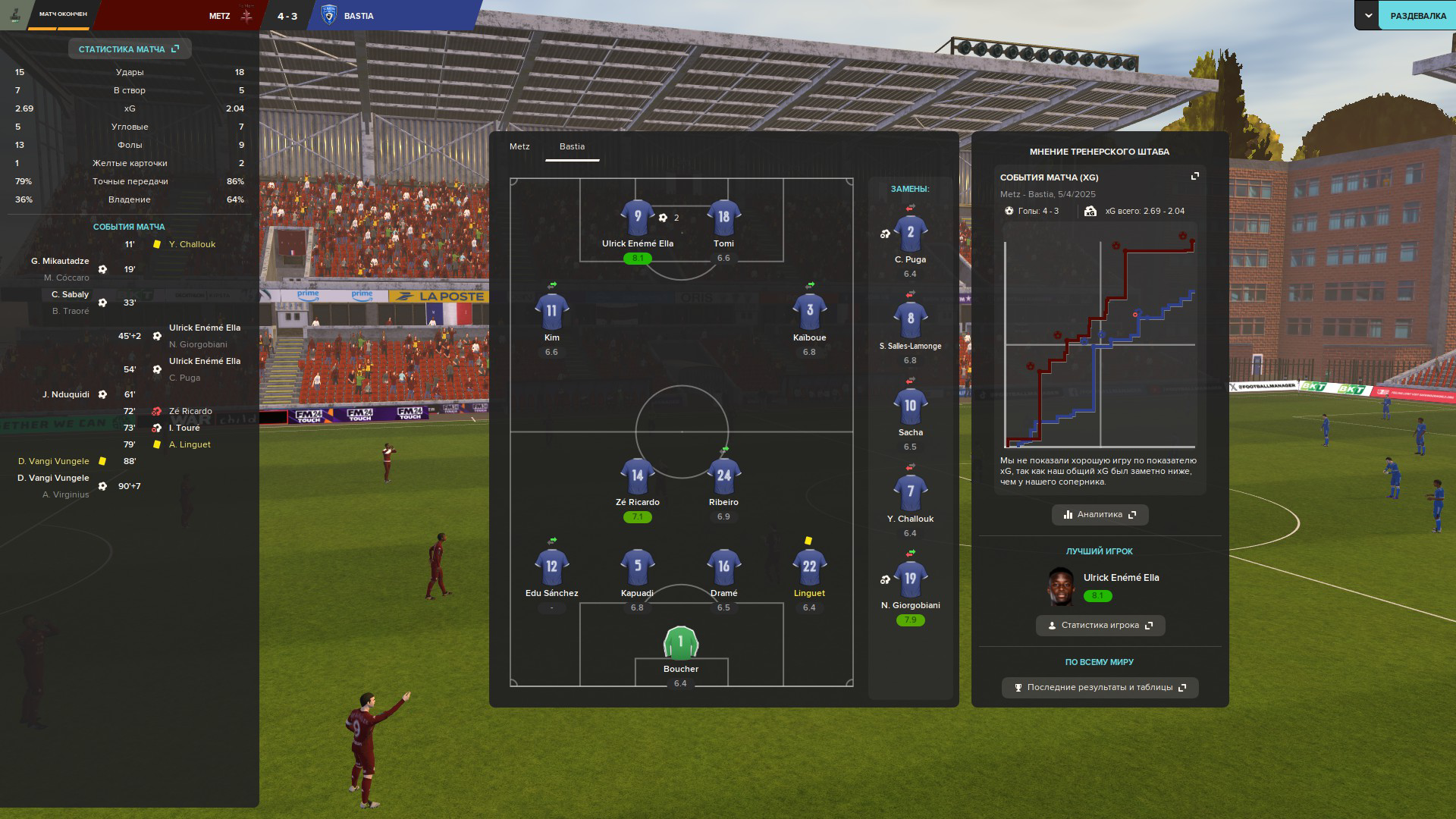
Task: Expand the События матча xG chart
Action: tap(1195, 177)
